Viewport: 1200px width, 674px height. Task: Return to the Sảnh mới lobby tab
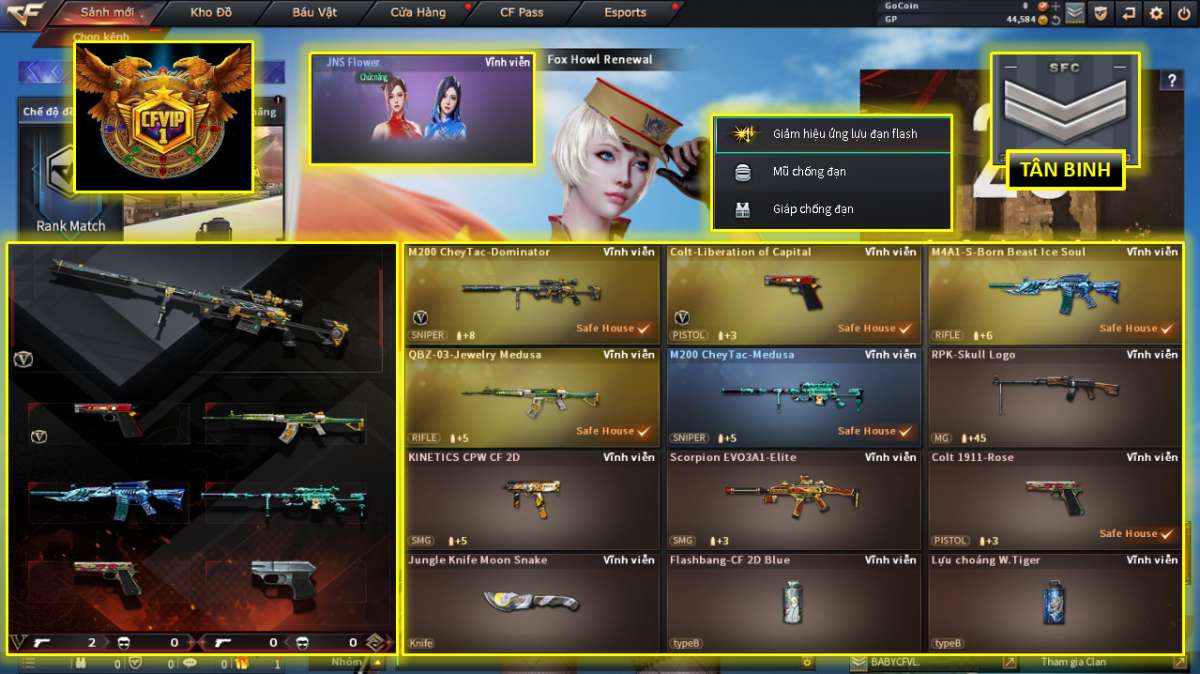point(108,13)
